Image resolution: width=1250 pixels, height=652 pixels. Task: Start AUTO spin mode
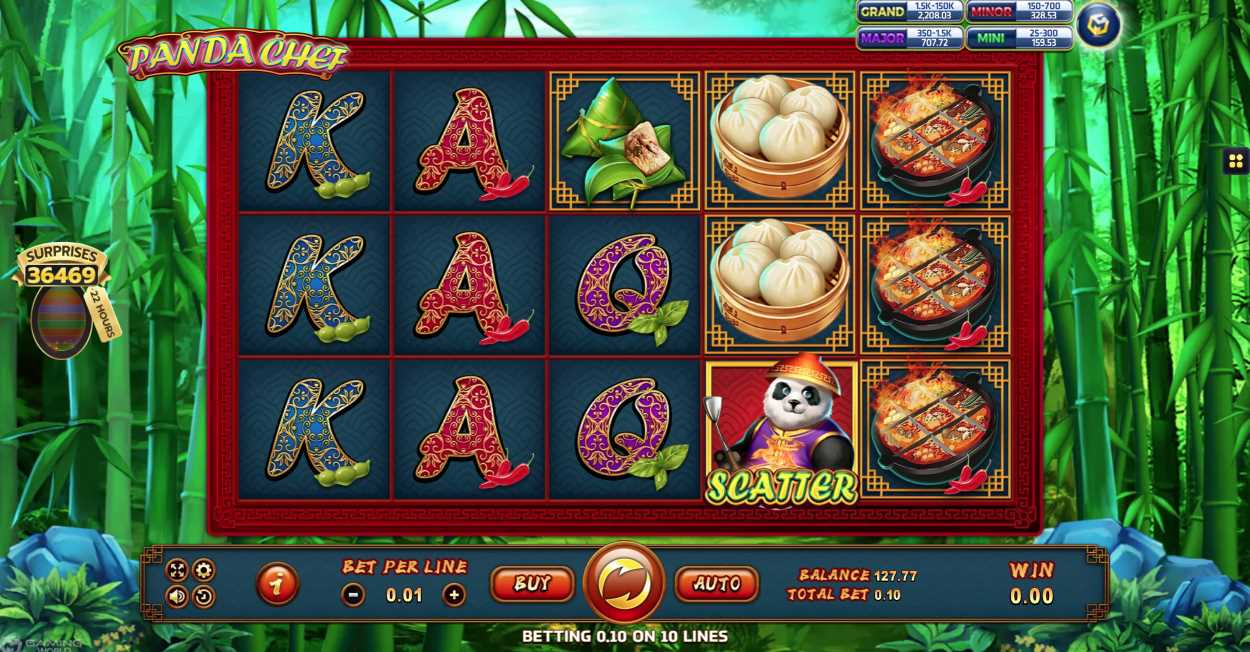717,584
